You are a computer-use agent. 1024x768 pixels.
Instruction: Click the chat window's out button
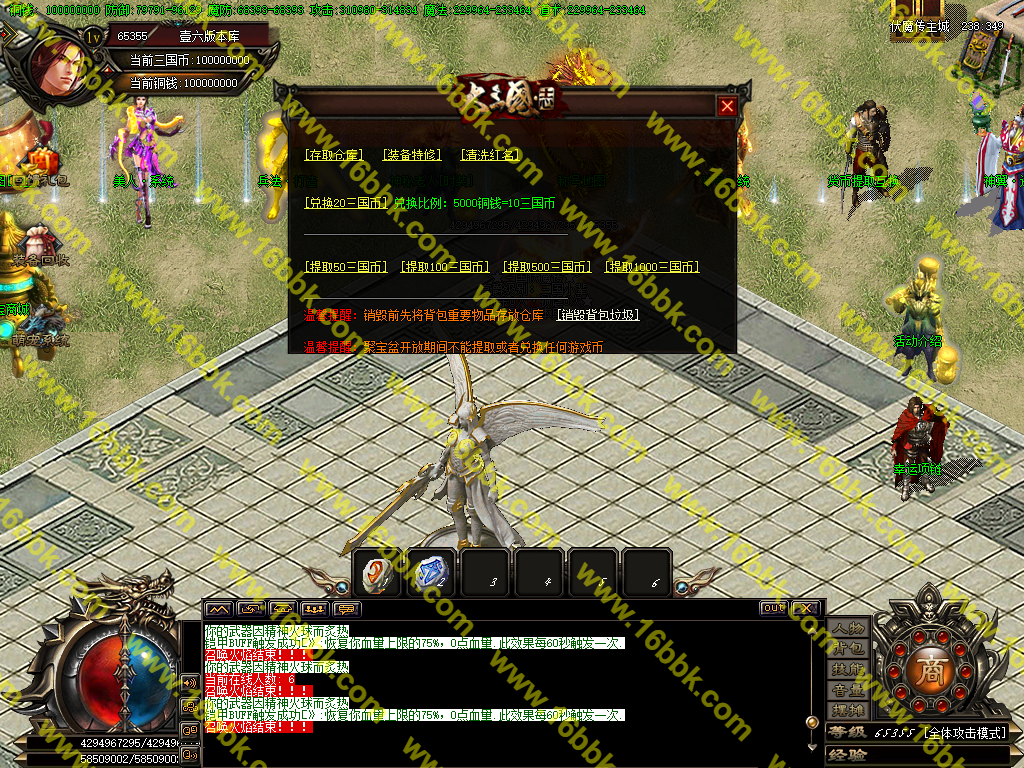(x=773, y=608)
